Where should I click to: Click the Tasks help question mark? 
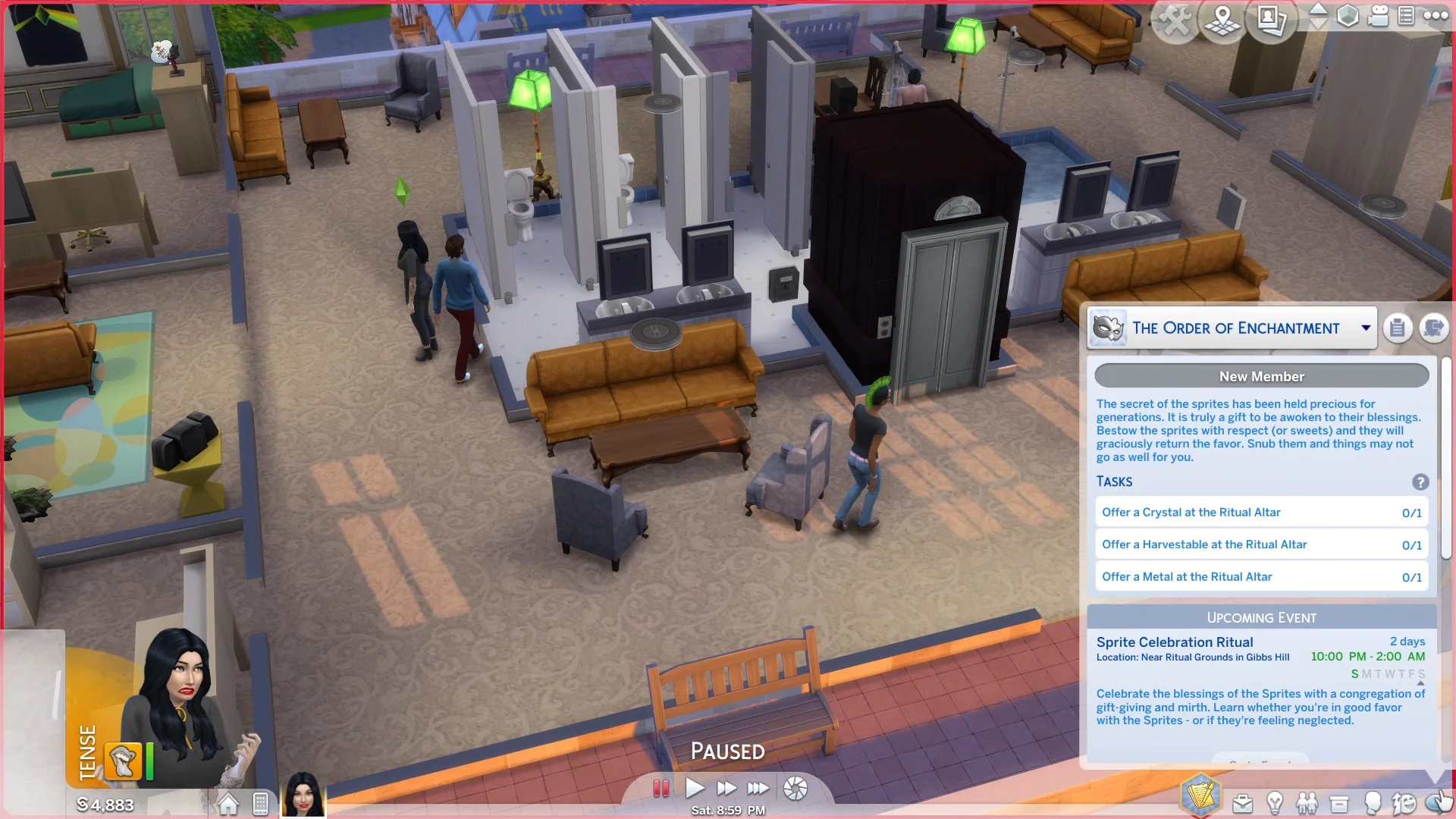click(1422, 482)
